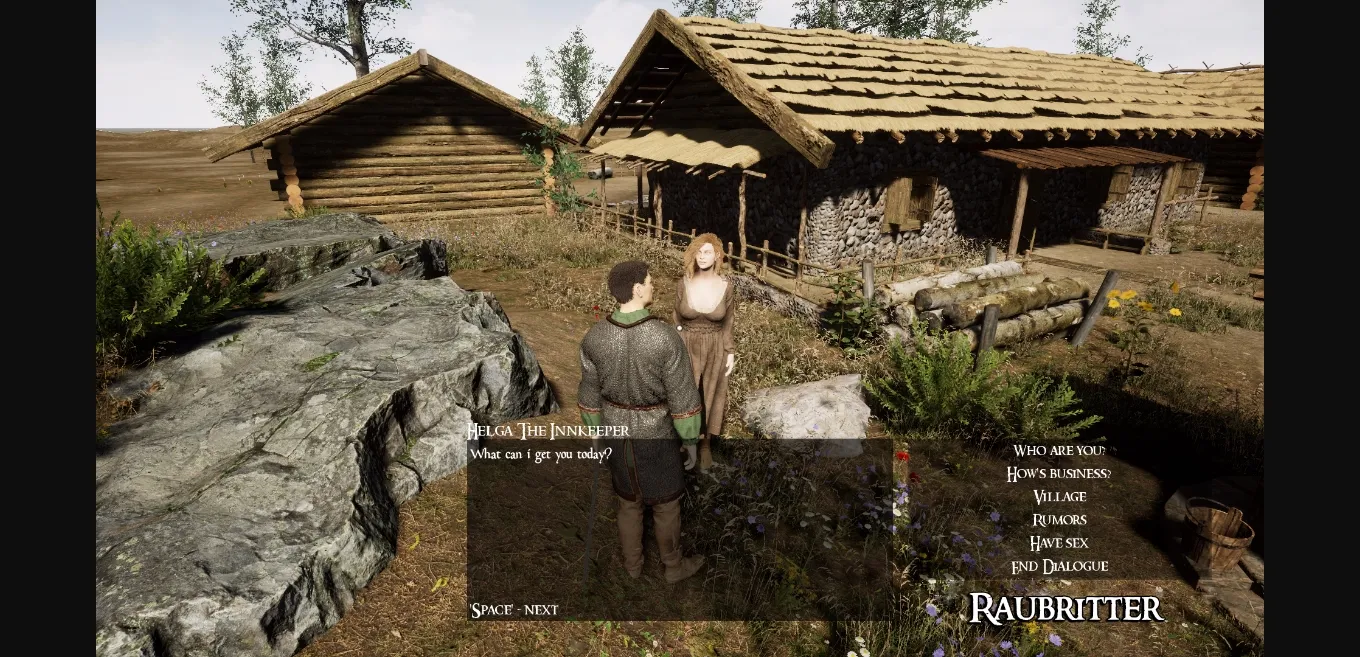Ask about Rumors
Screen dimensions: 1360x657
[x=1059, y=520]
